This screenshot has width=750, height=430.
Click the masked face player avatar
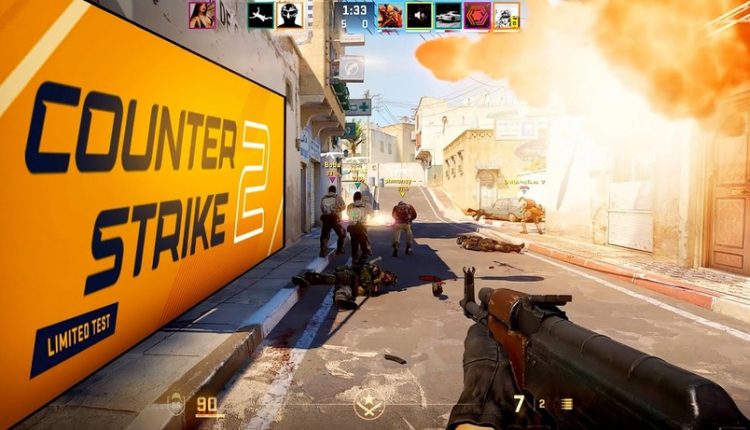tap(290, 14)
